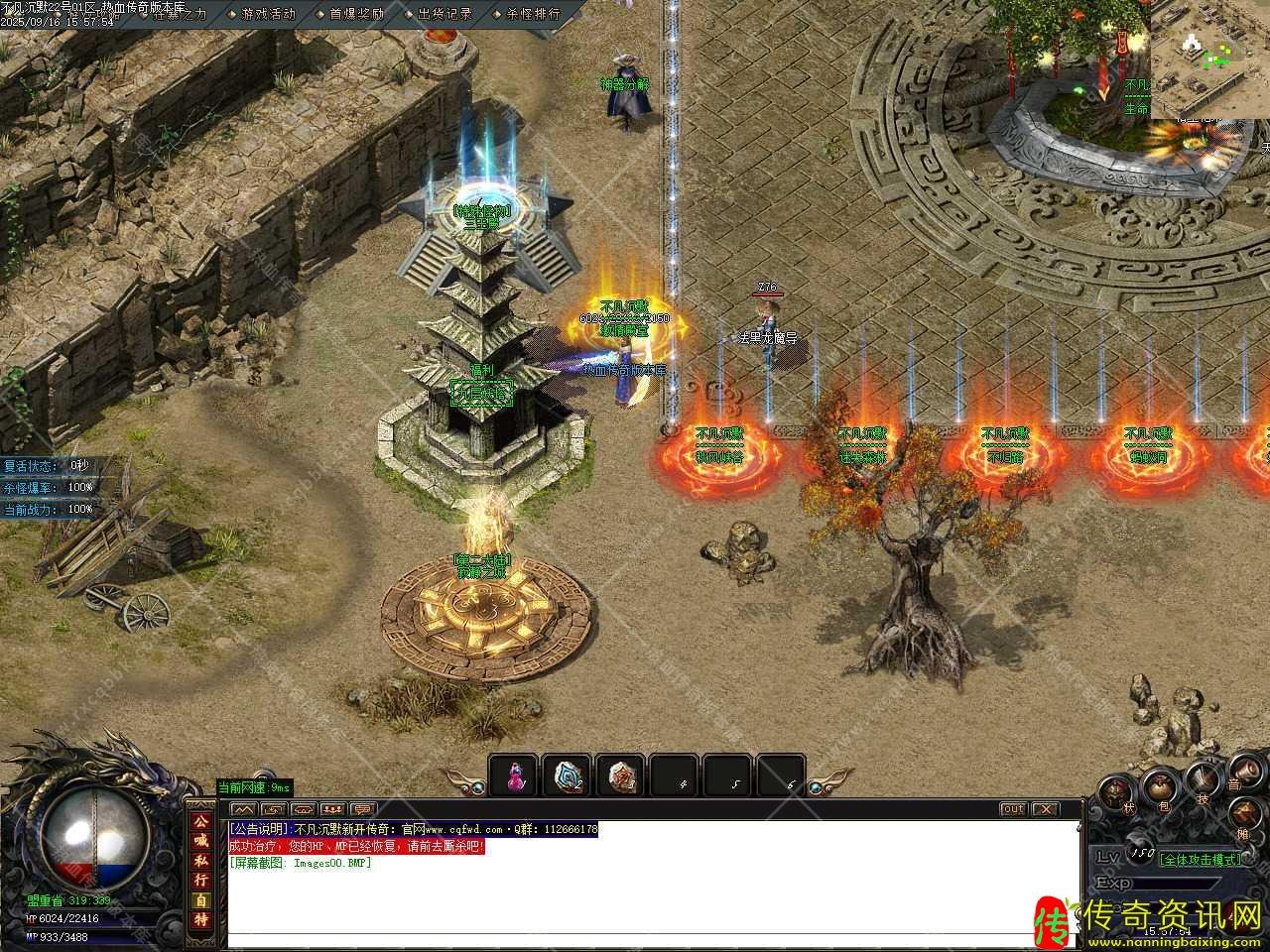This screenshot has width=1270, height=952.
Task: Toggle the 私 private chat channel
Action: (200, 859)
